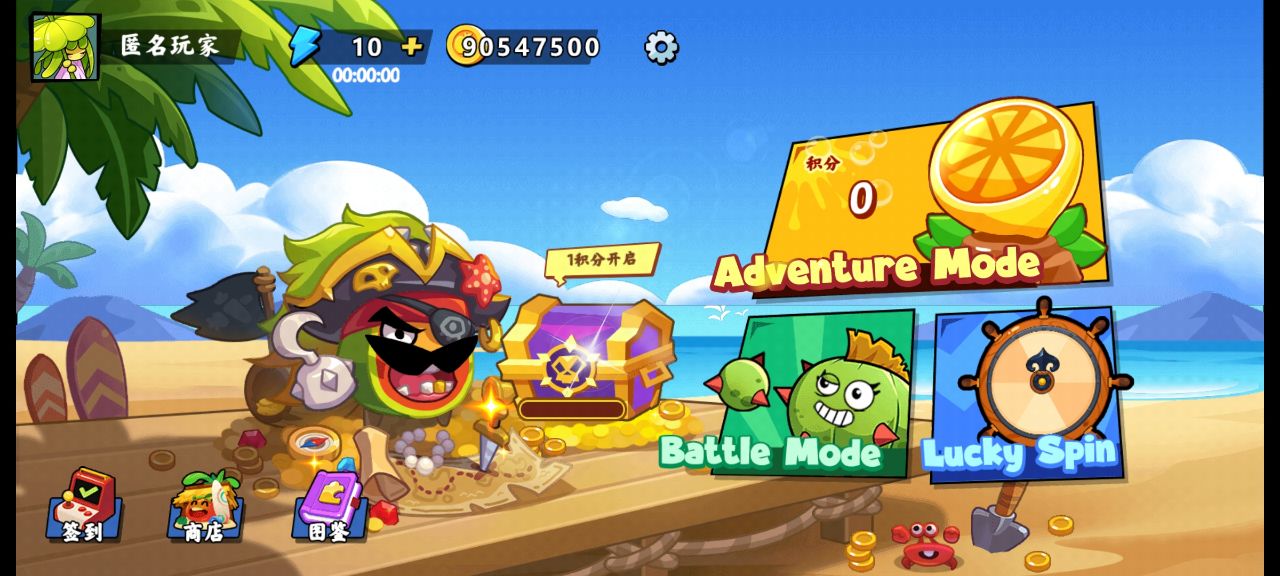This screenshot has height=576, width=1280.
Task: Add more energy with the plus button
Action: click(411, 46)
